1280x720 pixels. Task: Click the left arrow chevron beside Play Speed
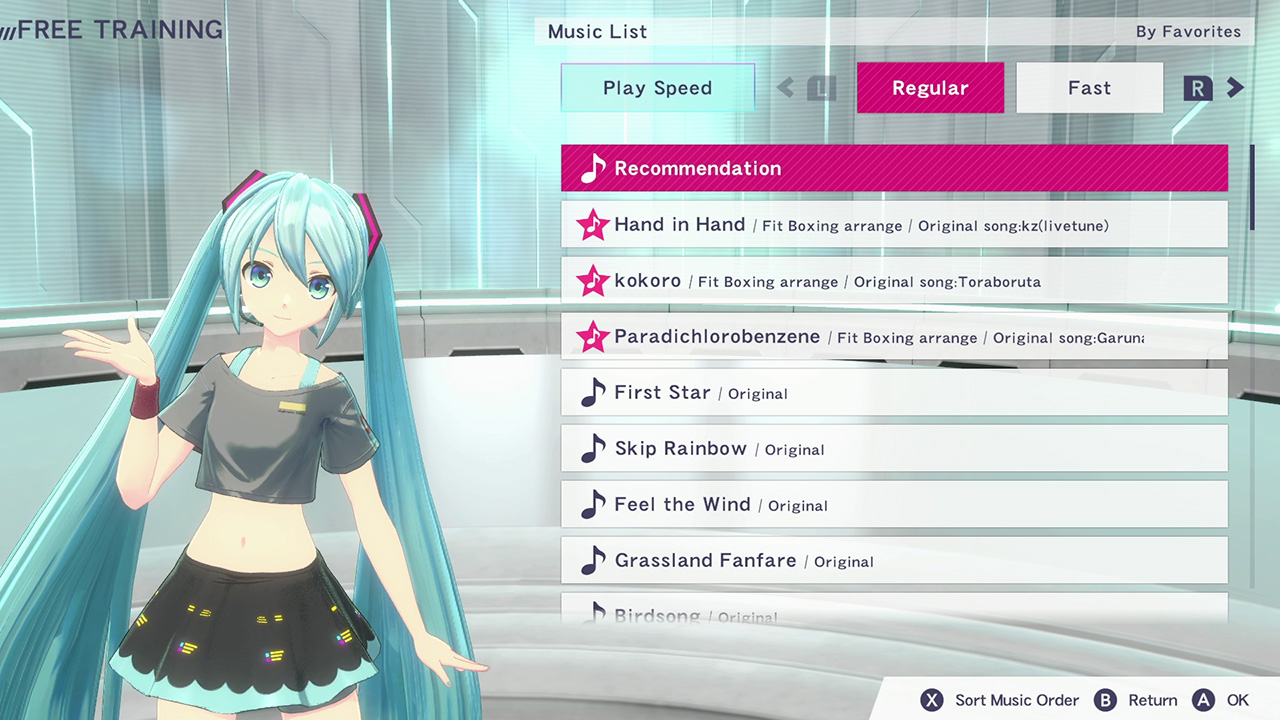click(x=785, y=88)
